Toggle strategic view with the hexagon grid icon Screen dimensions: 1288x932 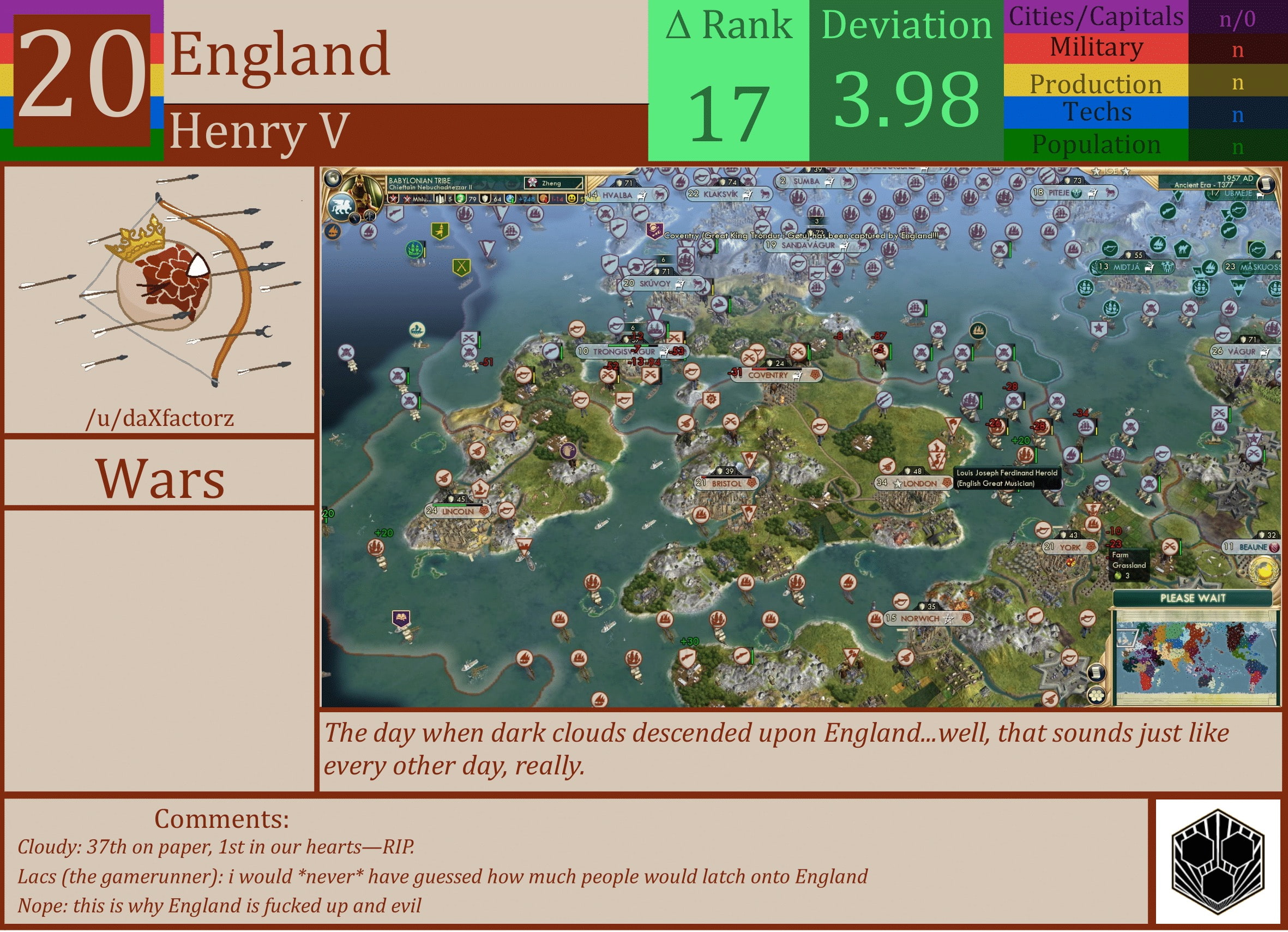tap(1097, 695)
